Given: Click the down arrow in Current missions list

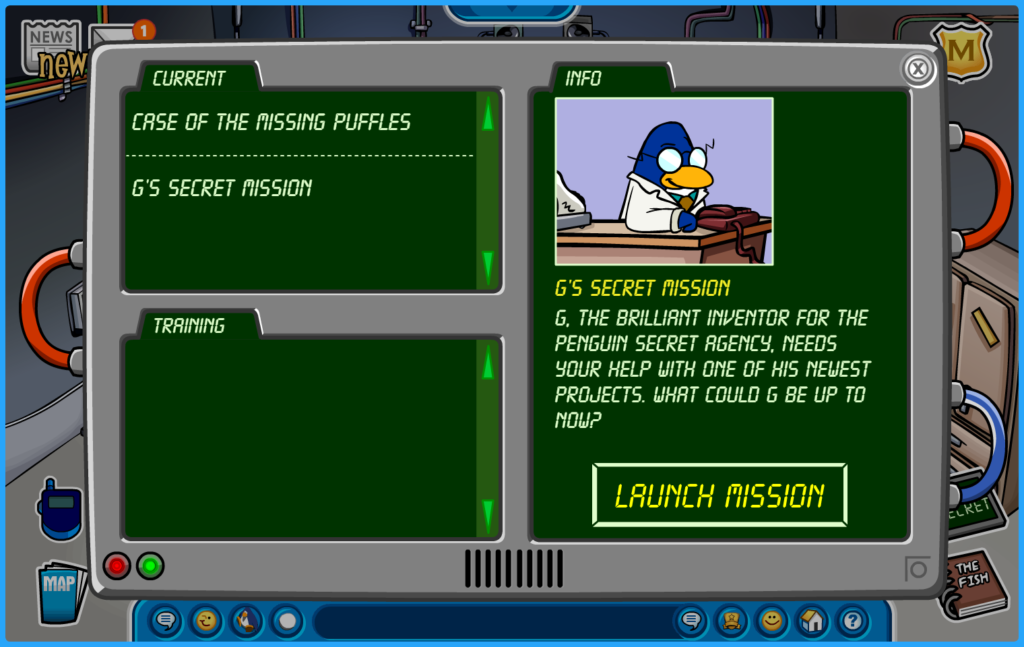Looking at the screenshot, I should [x=488, y=266].
